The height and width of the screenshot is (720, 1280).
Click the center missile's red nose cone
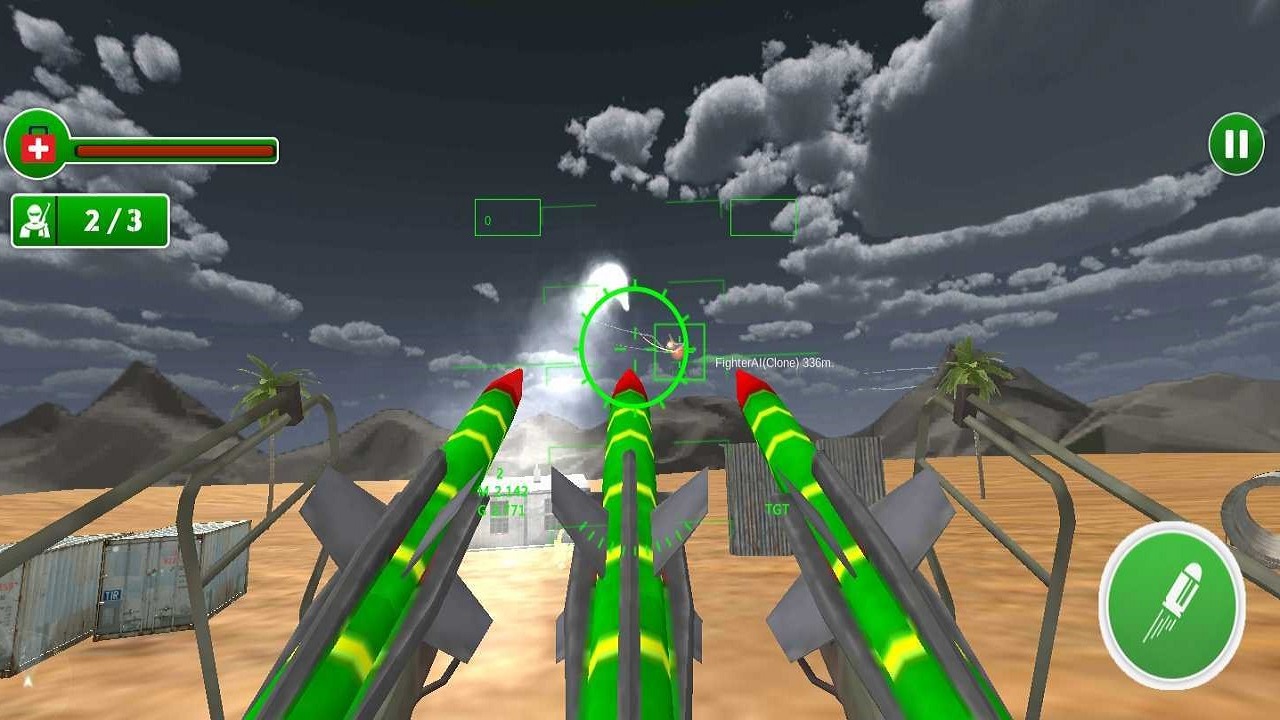[628, 382]
